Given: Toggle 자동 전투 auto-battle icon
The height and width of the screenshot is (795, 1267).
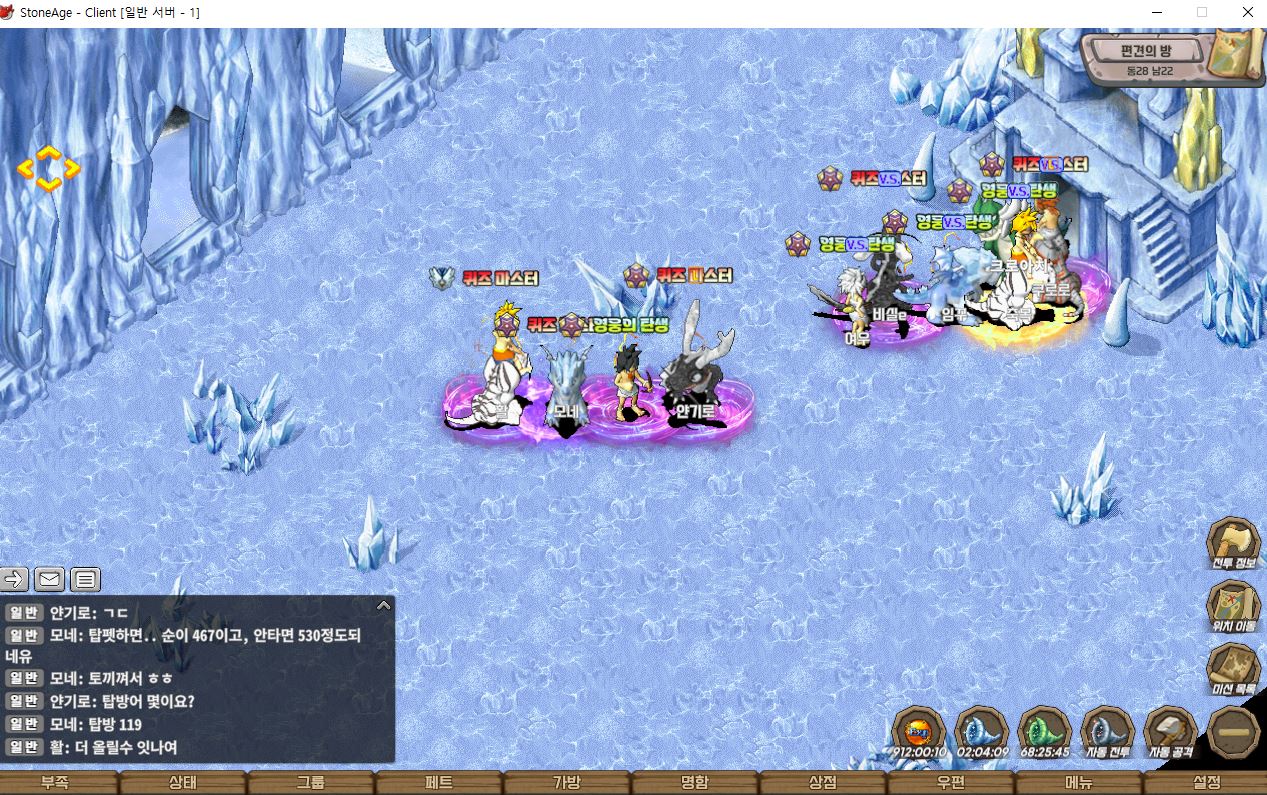Looking at the screenshot, I should click(1107, 732).
